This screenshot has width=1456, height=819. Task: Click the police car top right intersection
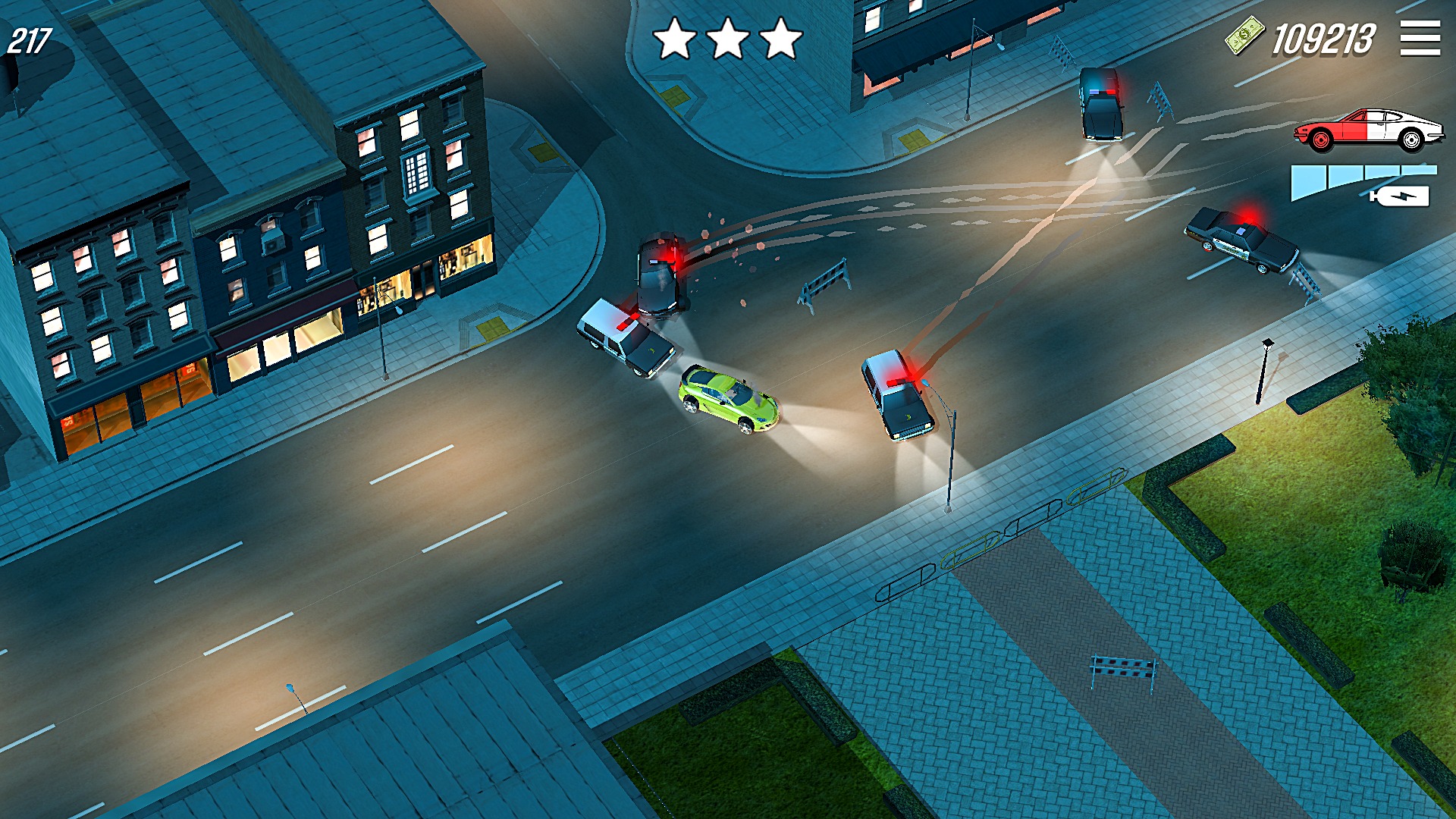pos(1101,106)
